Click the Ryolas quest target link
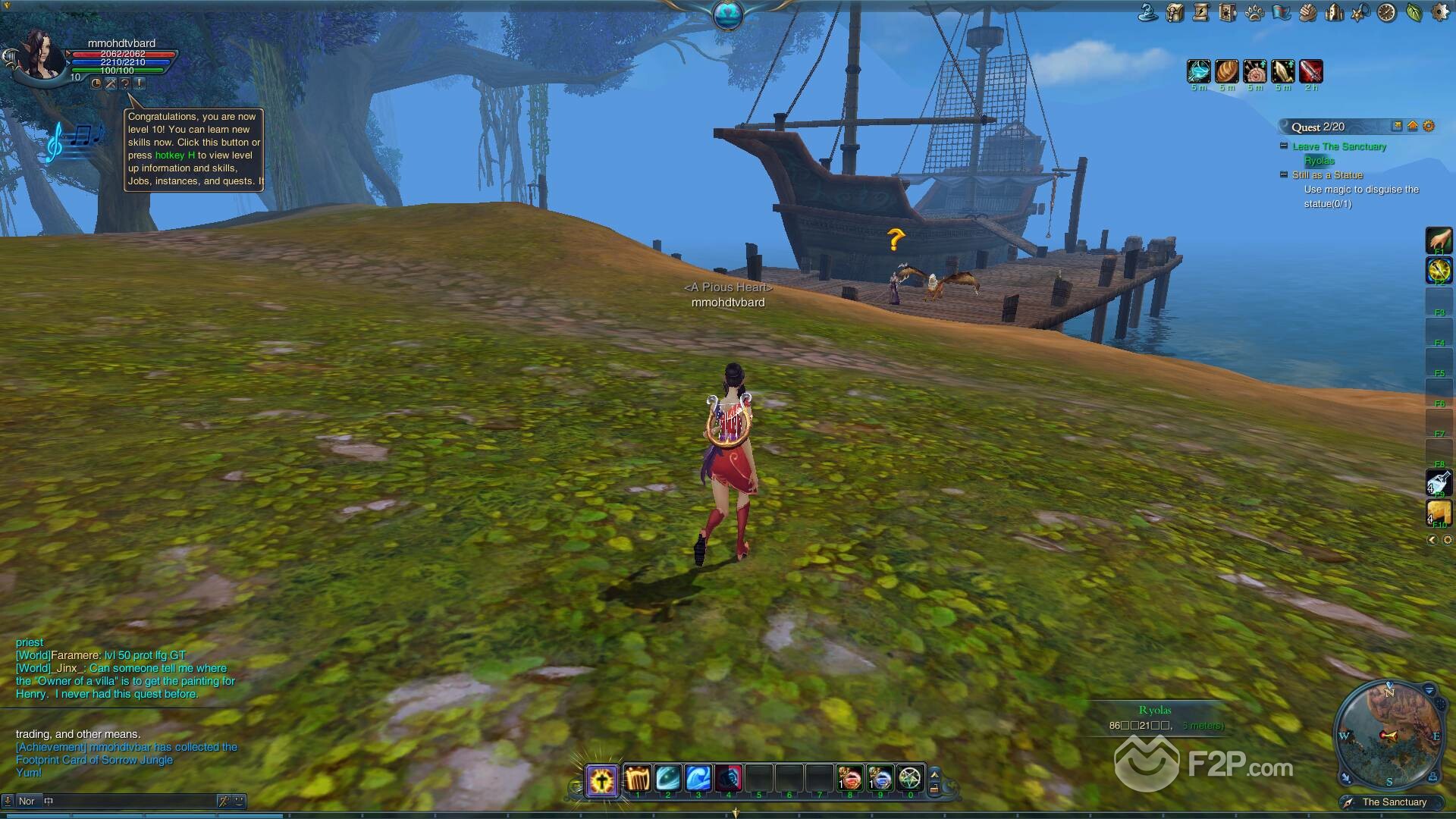Viewport: 1456px width, 819px height. pyautogui.click(x=1319, y=161)
